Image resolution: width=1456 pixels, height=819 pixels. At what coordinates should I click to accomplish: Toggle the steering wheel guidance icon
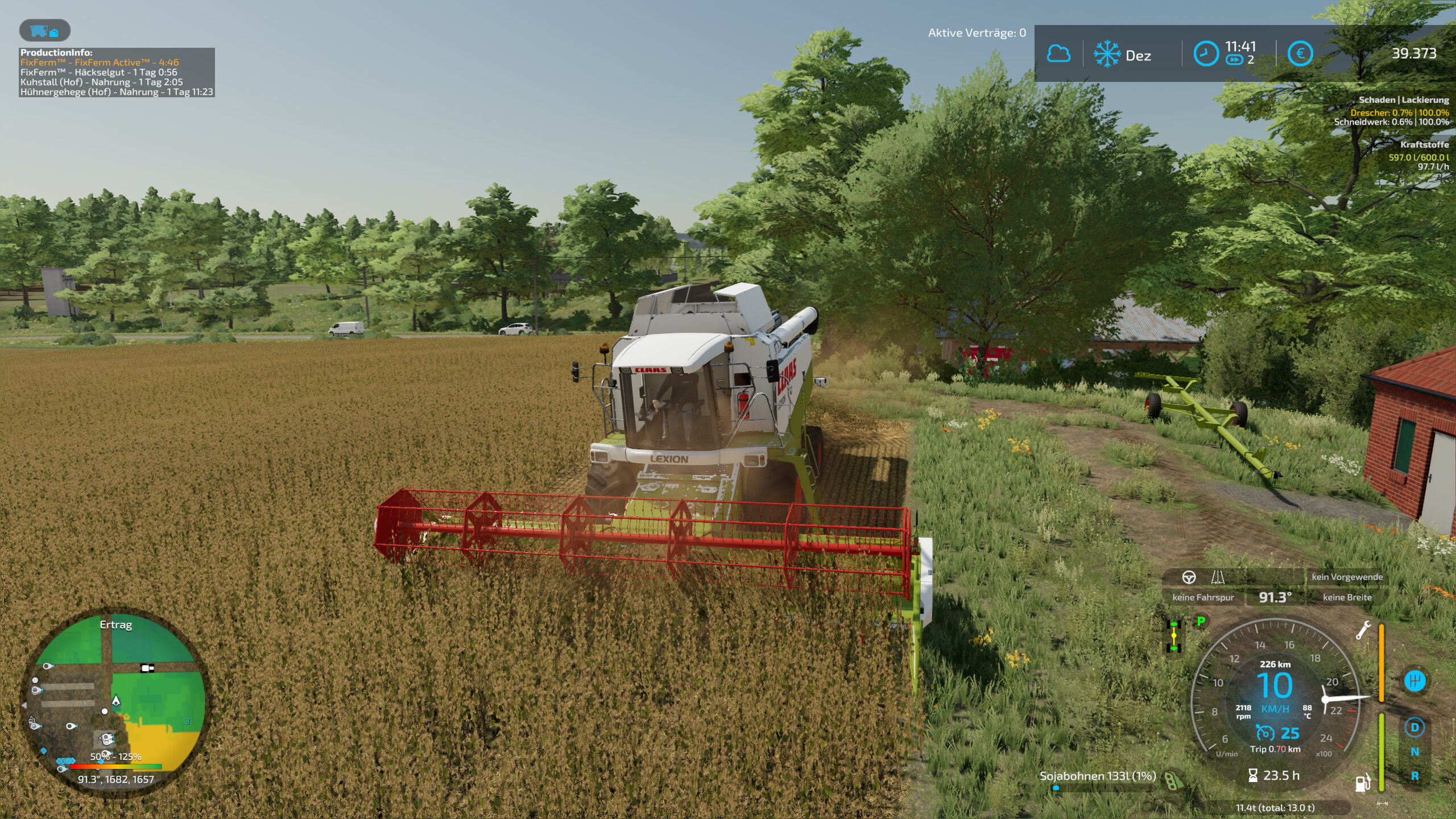(1189, 577)
